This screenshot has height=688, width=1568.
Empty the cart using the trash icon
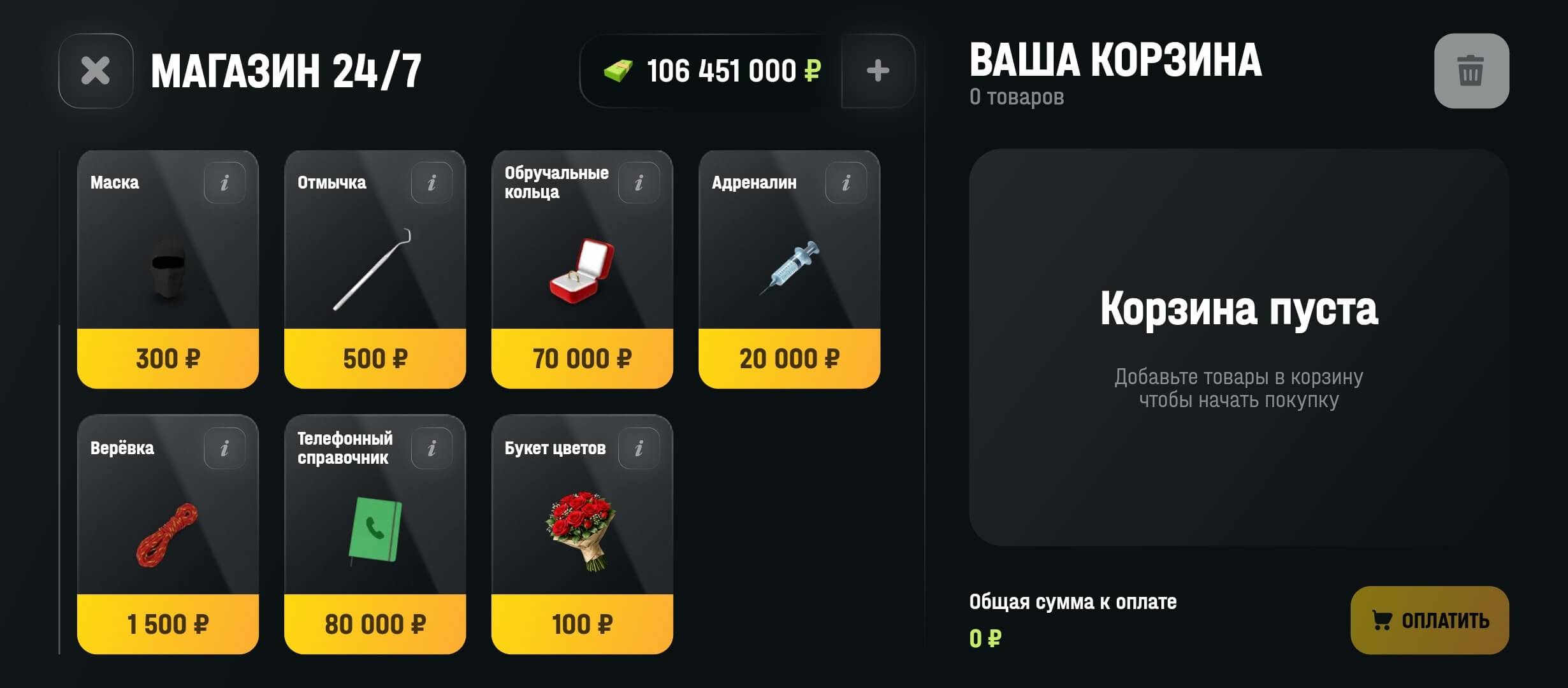coord(1471,71)
